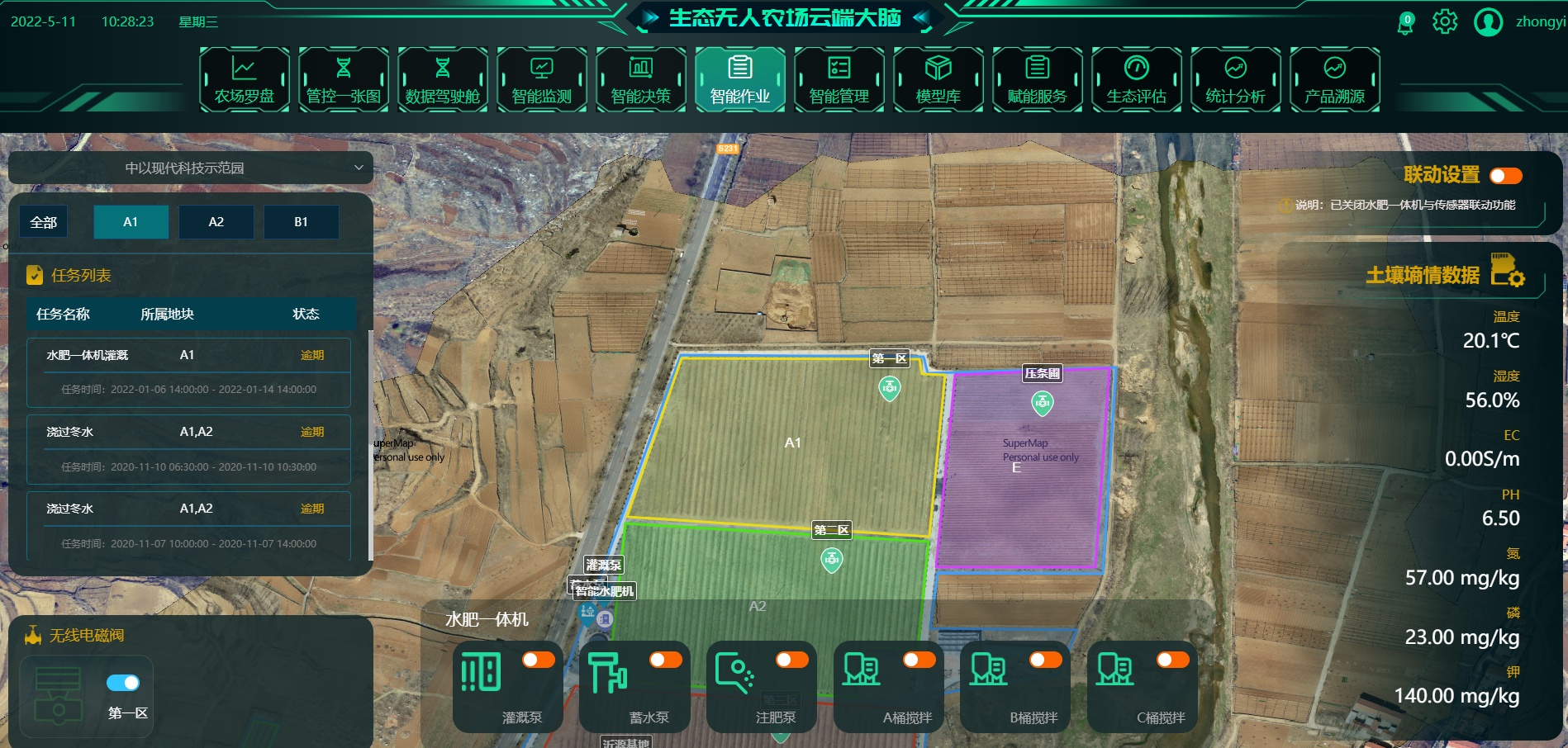
Task: Toggle the 第一区 wireless solenoid valve
Action: [123, 683]
